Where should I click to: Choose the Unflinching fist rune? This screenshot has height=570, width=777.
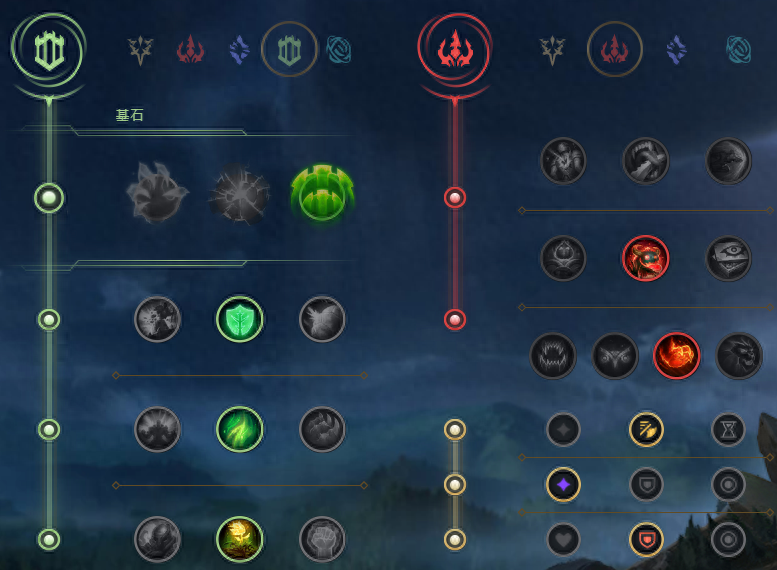pyautogui.click(x=322, y=539)
